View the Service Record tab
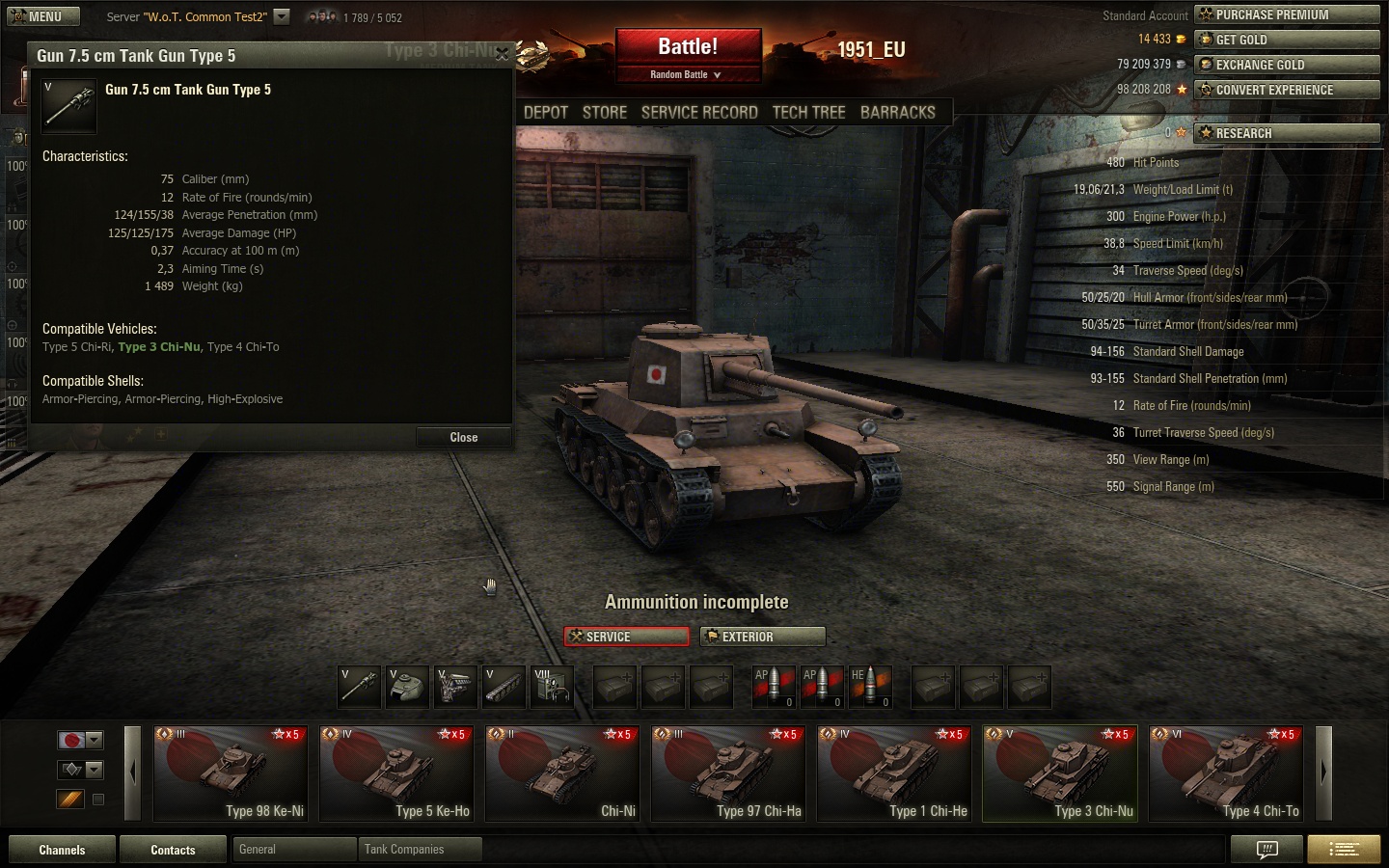The height and width of the screenshot is (868, 1389). coord(699,113)
